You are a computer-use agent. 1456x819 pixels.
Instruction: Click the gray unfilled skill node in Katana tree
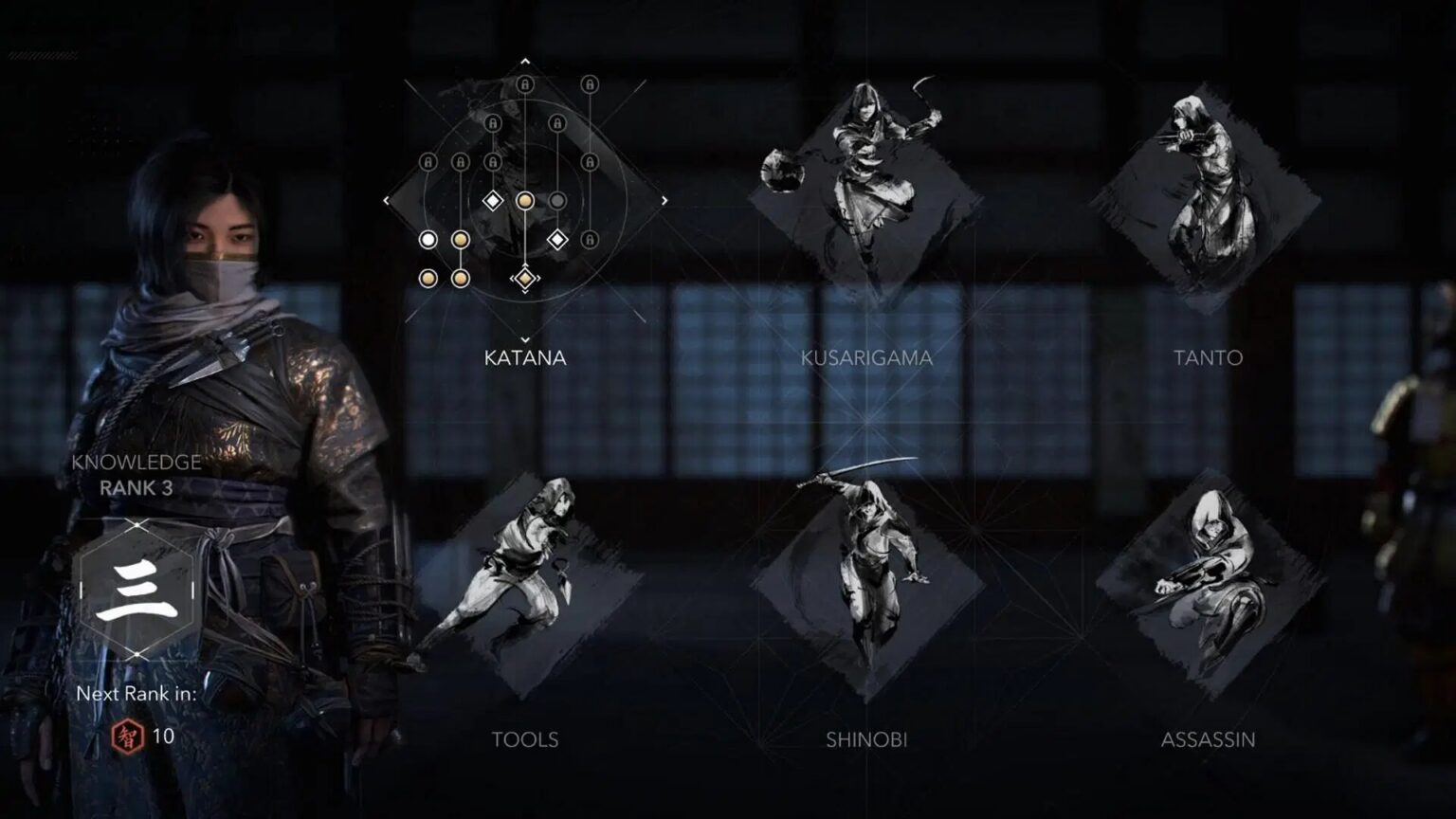(x=558, y=199)
